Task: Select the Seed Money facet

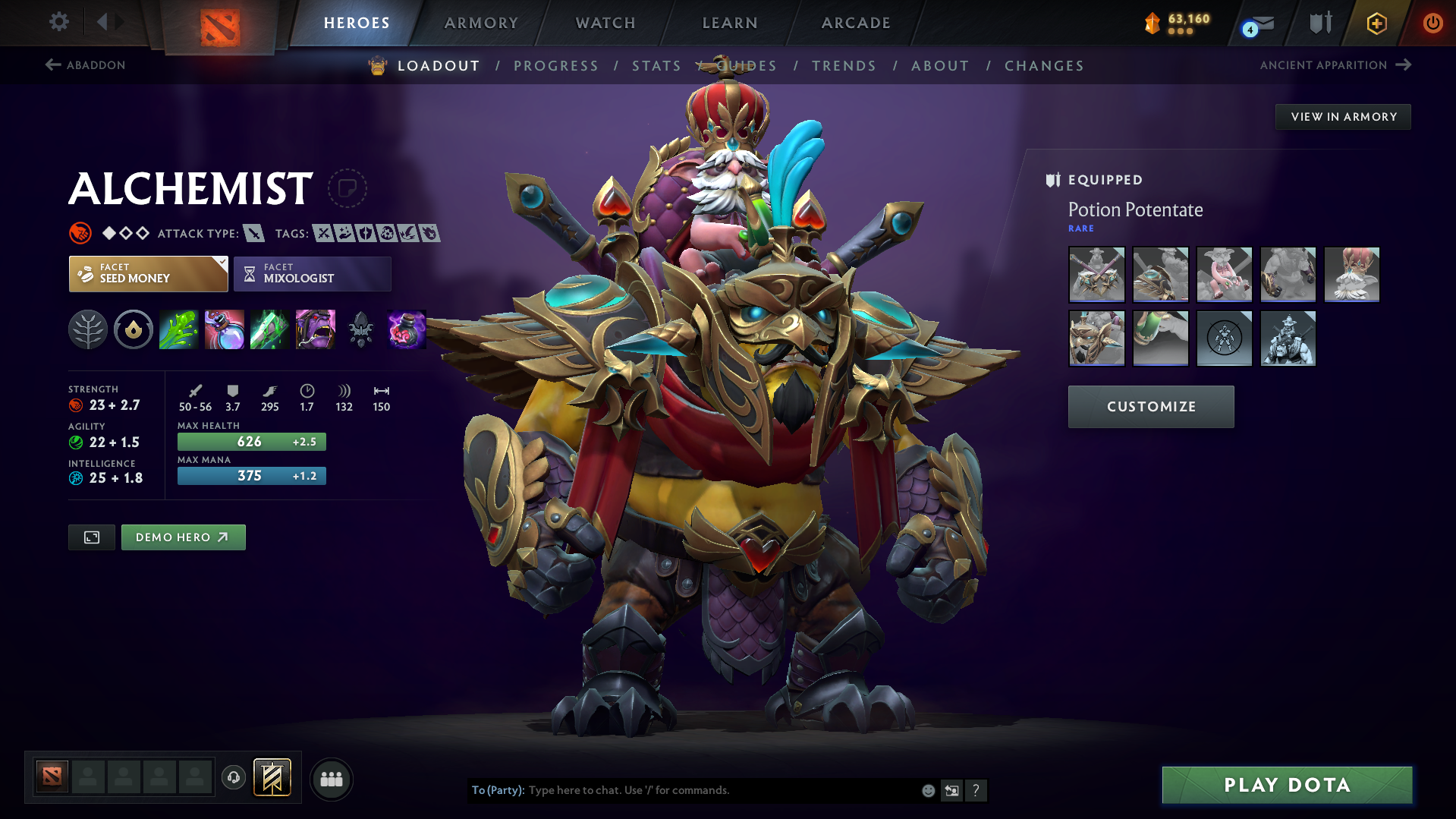Action: 148,273
